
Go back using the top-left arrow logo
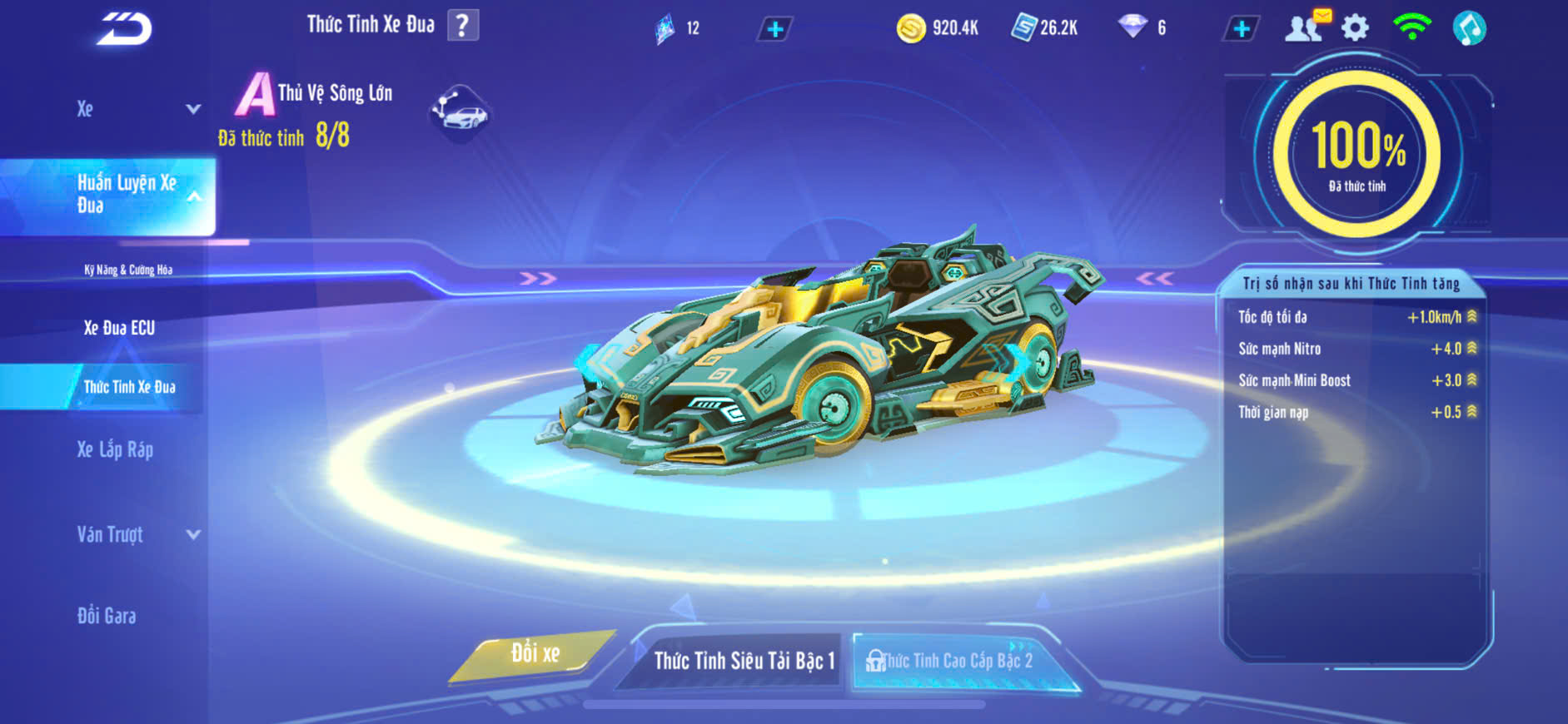[x=125, y=29]
